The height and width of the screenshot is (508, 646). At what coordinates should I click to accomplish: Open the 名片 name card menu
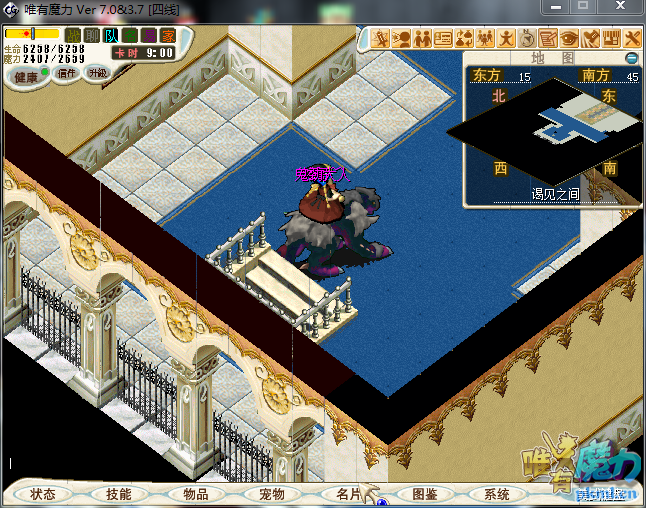(349, 494)
